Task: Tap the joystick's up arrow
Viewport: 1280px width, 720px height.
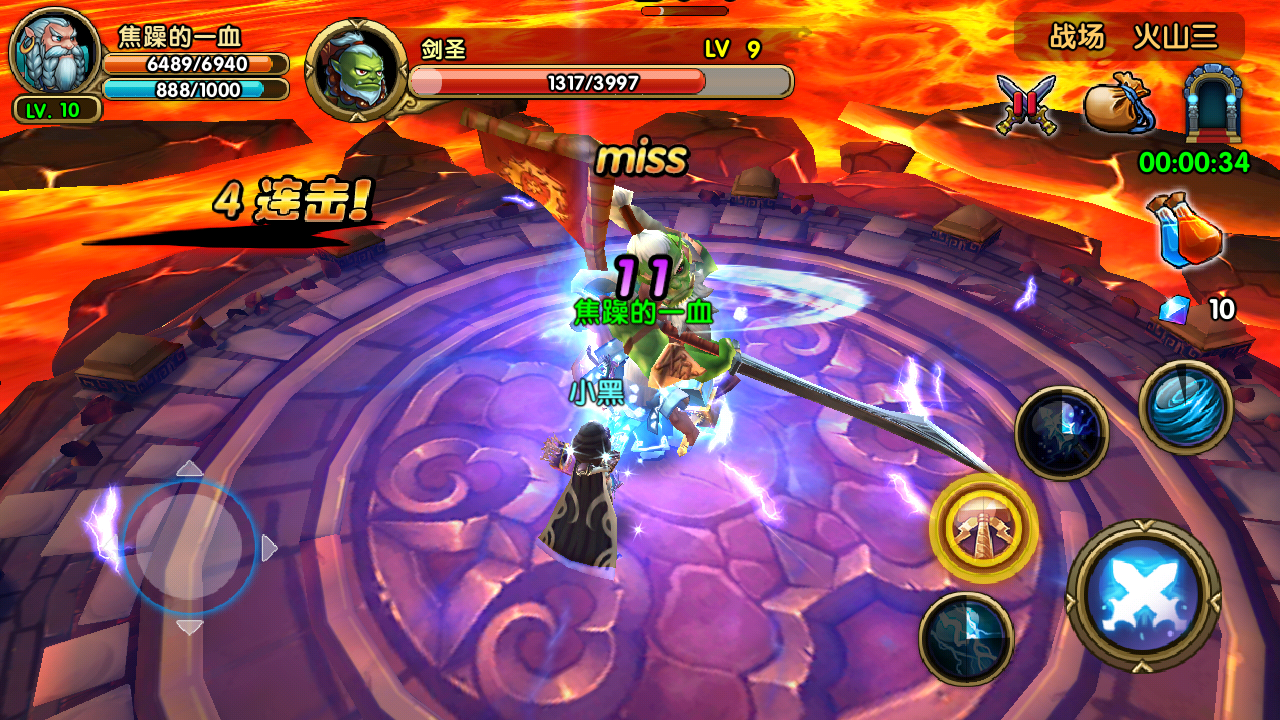Action: click(x=189, y=468)
